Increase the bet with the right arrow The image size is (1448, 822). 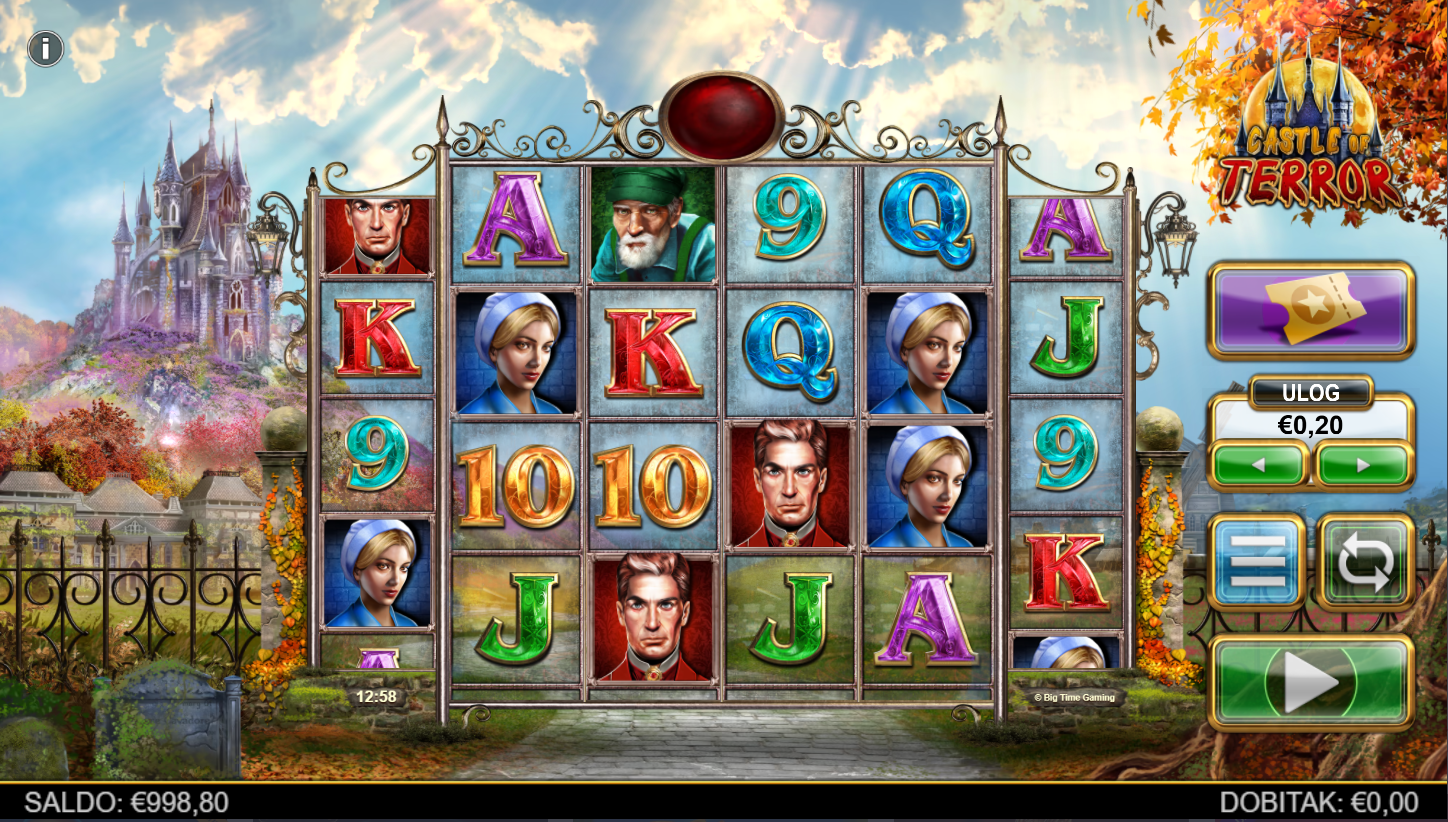[x=1363, y=465]
